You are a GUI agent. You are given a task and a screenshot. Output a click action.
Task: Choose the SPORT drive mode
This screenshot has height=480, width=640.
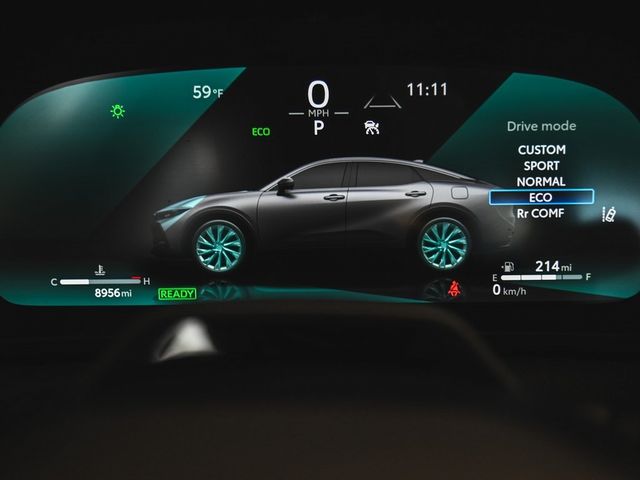(541, 165)
